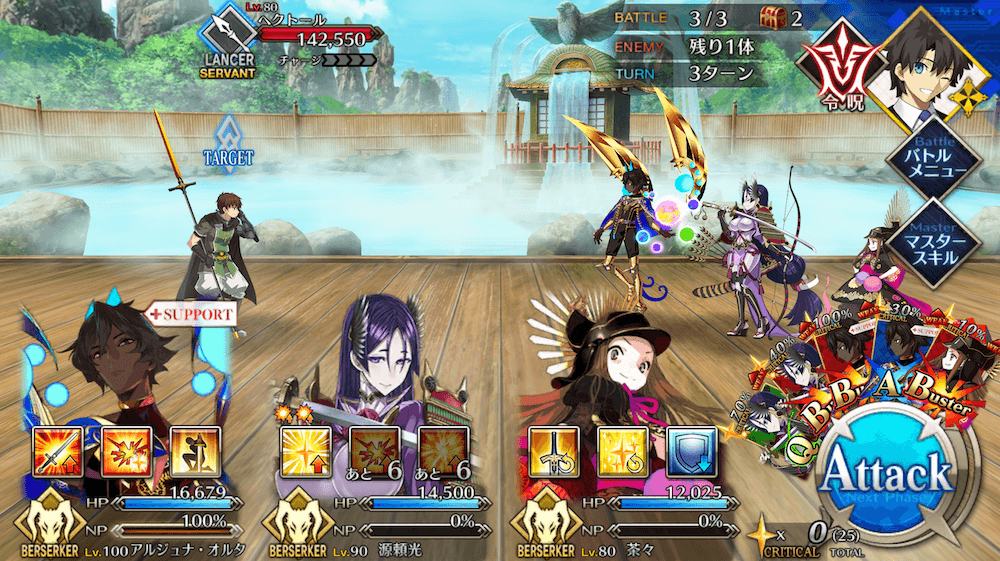Select Arjuna Alter's Berserker class emblem
The image size is (1000, 561).
coord(49,519)
